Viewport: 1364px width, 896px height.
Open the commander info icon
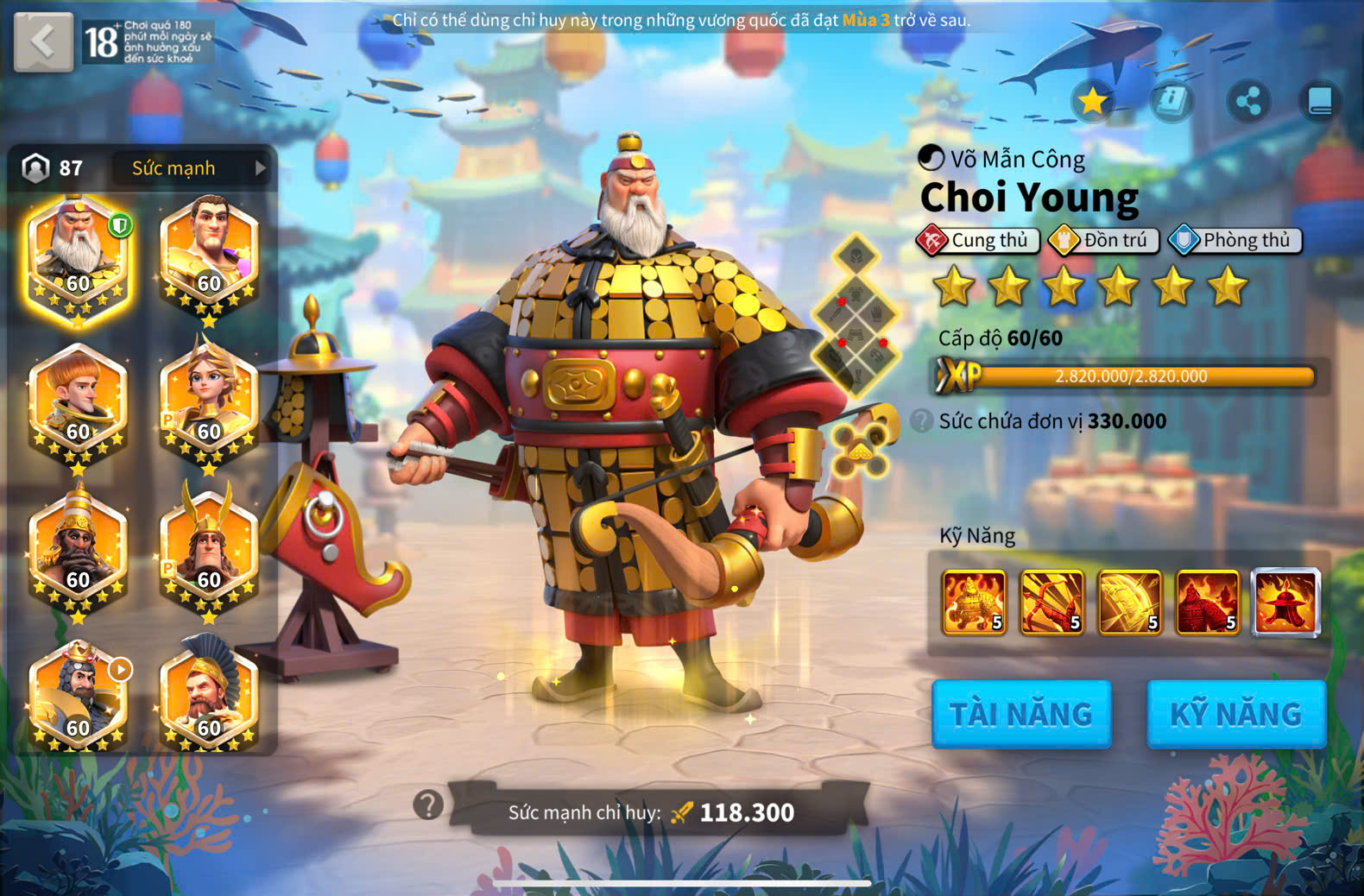pos(1171,102)
